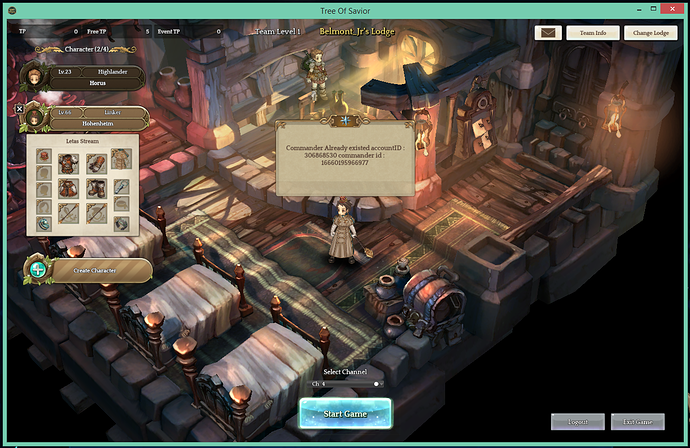This screenshot has width=690, height=448.
Task: Choose Exit Game
Action: [x=637, y=422]
